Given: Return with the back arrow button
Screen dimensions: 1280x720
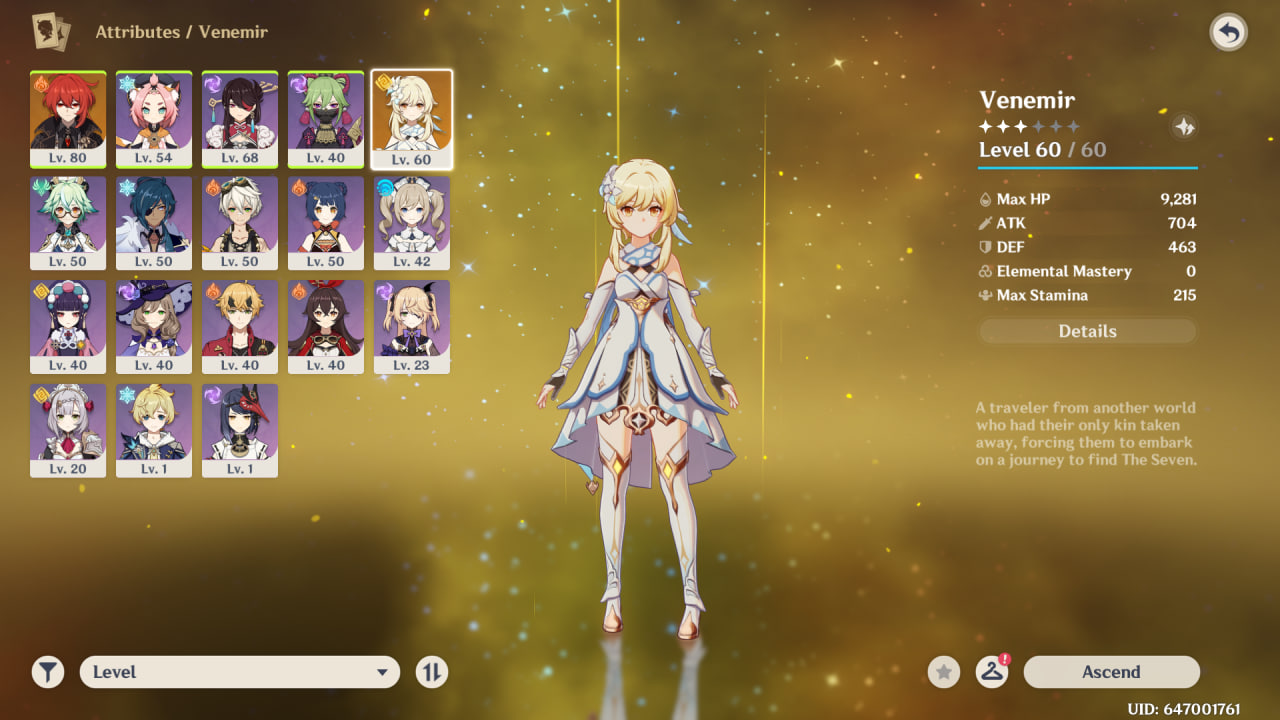Looking at the screenshot, I should point(1229,33).
